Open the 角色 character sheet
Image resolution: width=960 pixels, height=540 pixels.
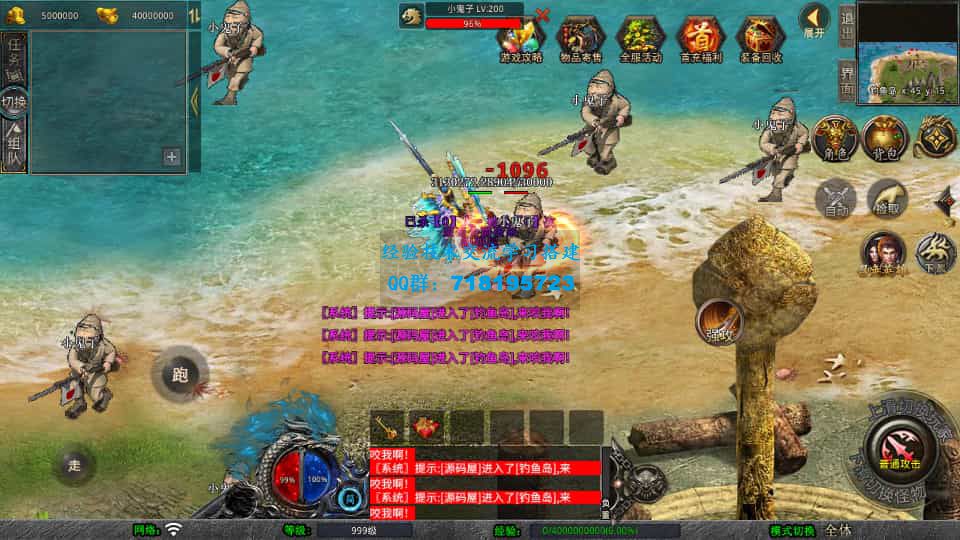coord(831,138)
